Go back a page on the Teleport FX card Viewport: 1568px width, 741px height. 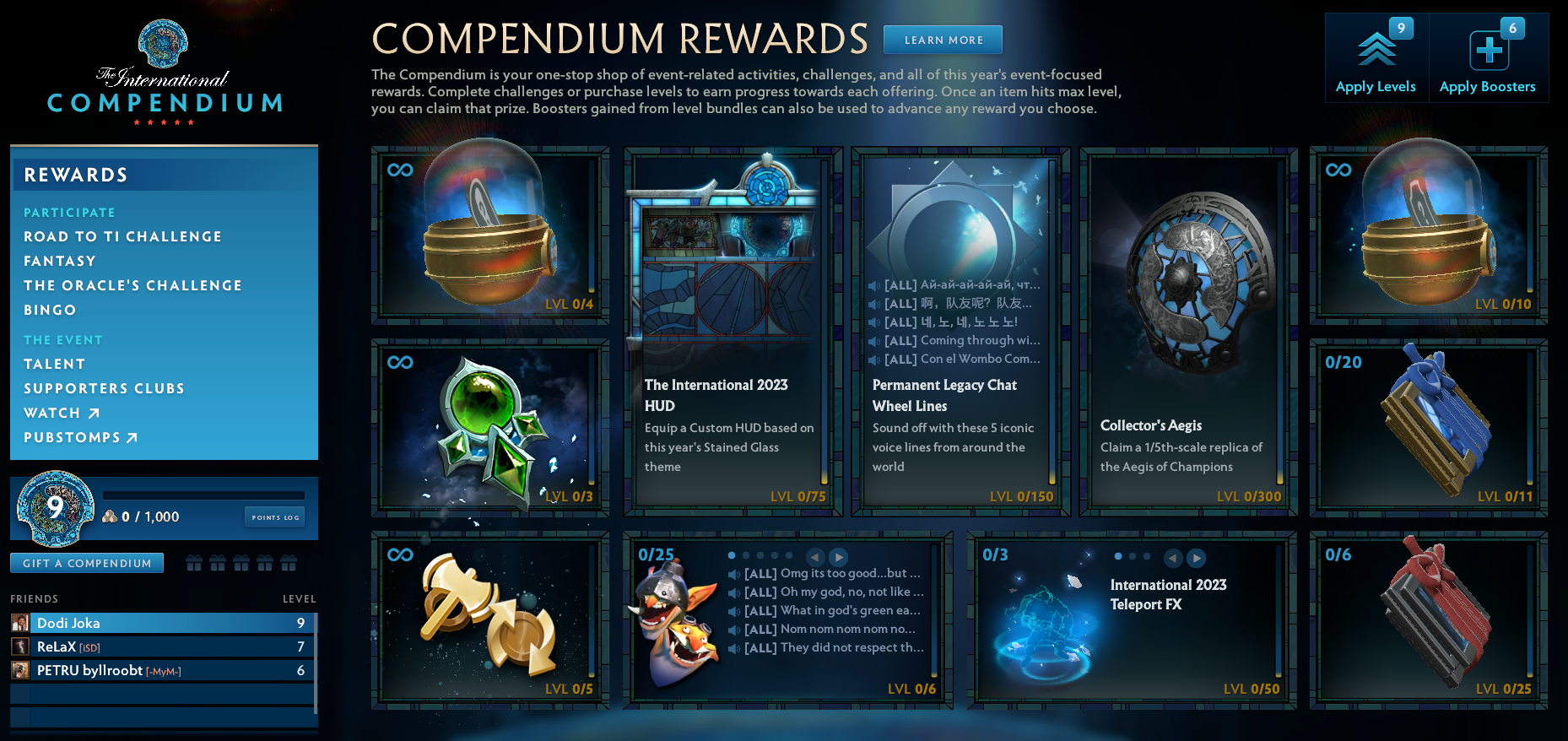(x=1172, y=558)
